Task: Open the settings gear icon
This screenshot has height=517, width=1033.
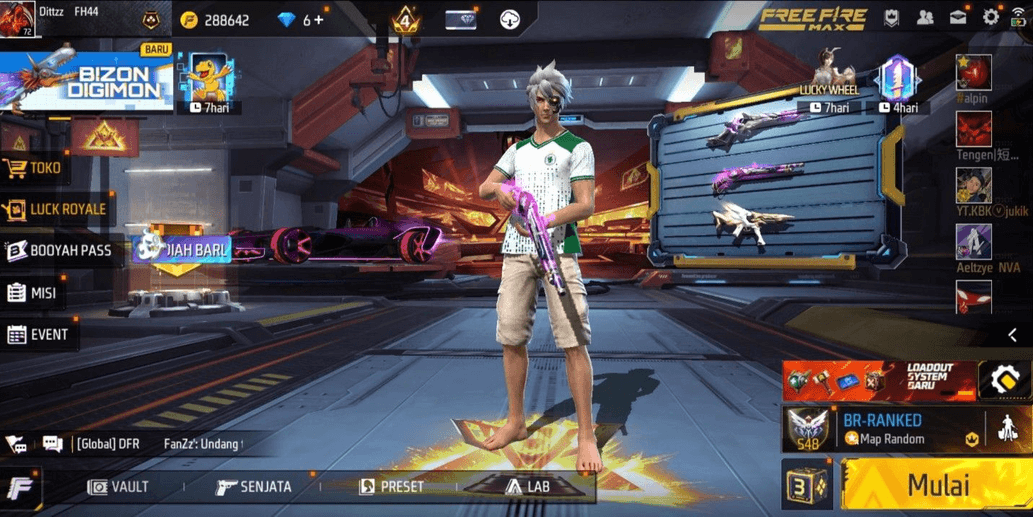Action: (x=990, y=17)
